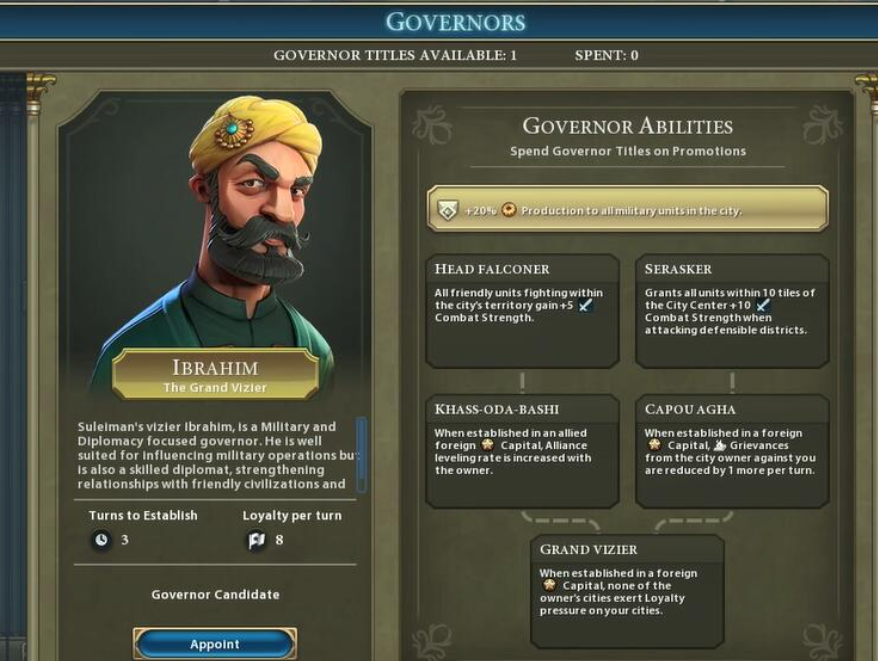Click Ibrahim's governor portrait

click(215, 230)
